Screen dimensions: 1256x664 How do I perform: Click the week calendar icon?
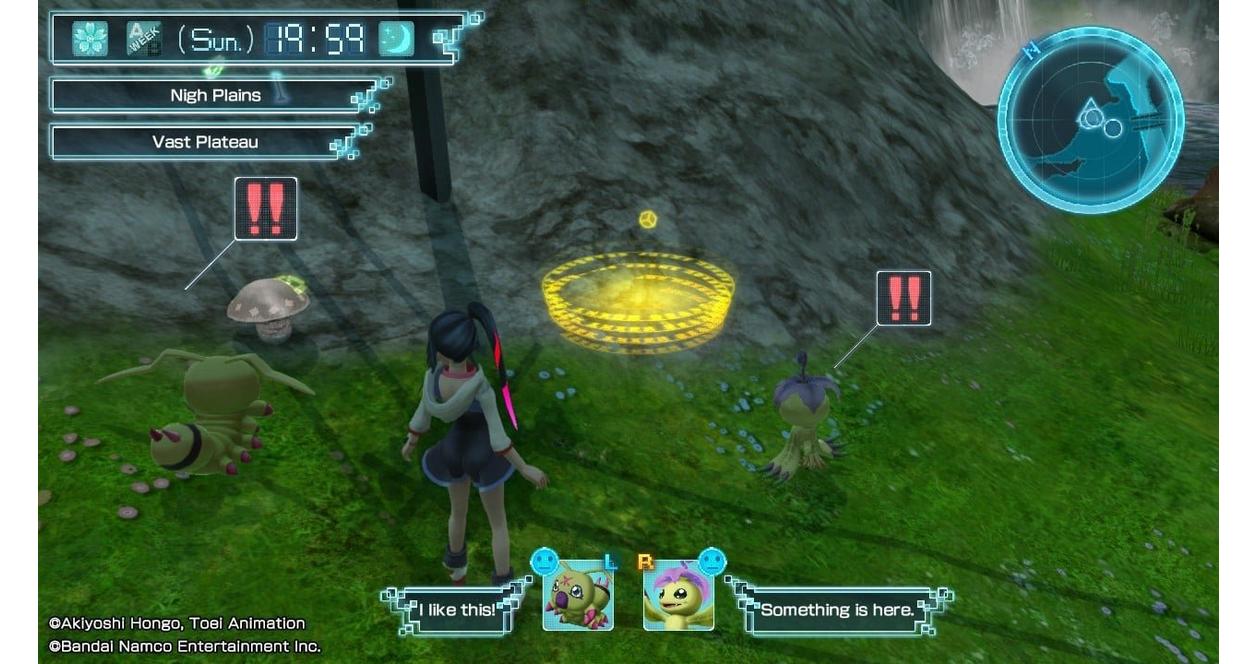coord(143,39)
